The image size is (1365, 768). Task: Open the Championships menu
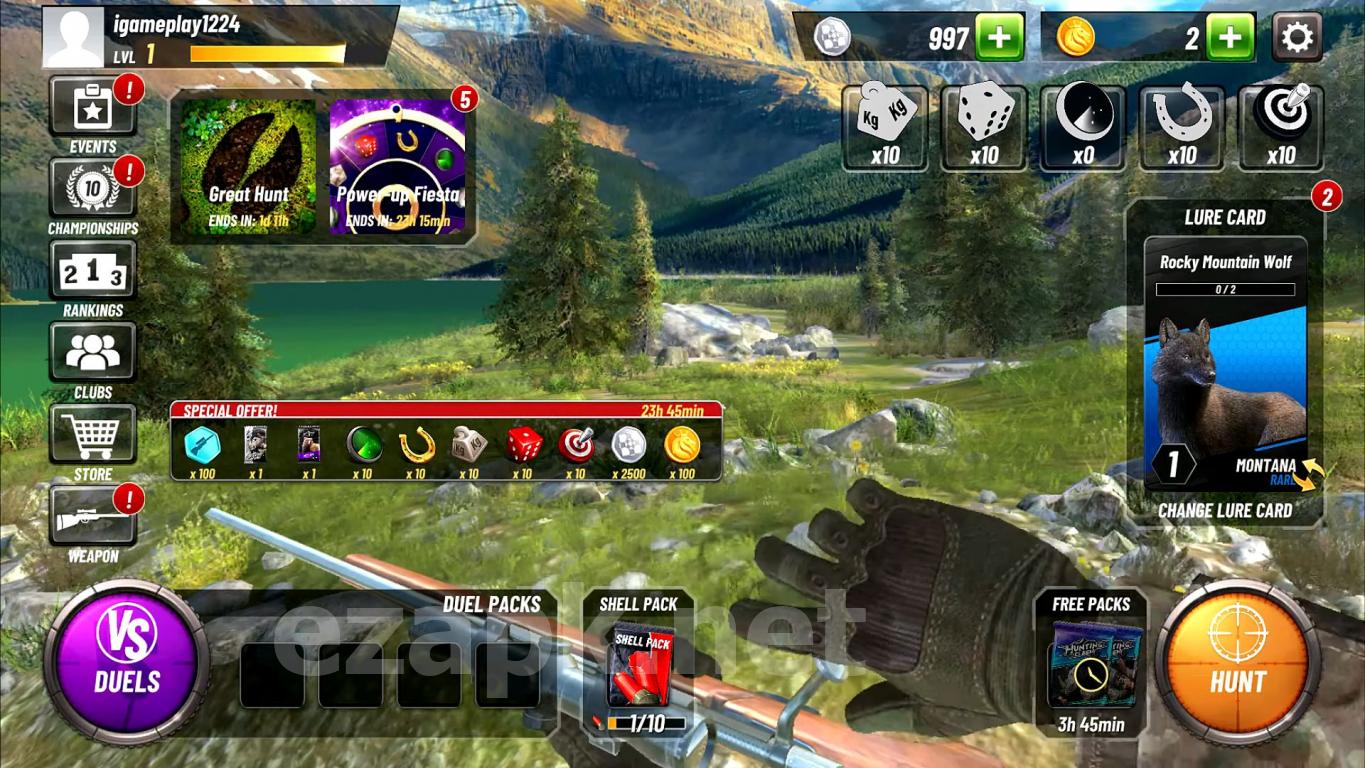tap(93, 189)
